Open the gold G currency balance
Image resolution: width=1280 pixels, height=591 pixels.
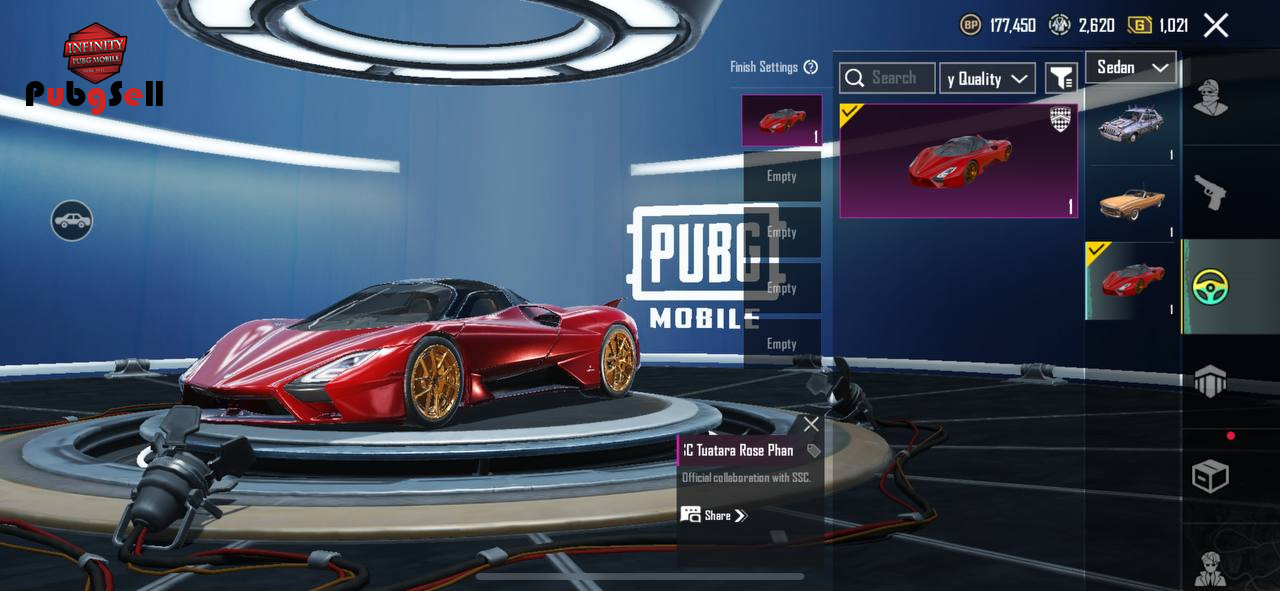1158,25
